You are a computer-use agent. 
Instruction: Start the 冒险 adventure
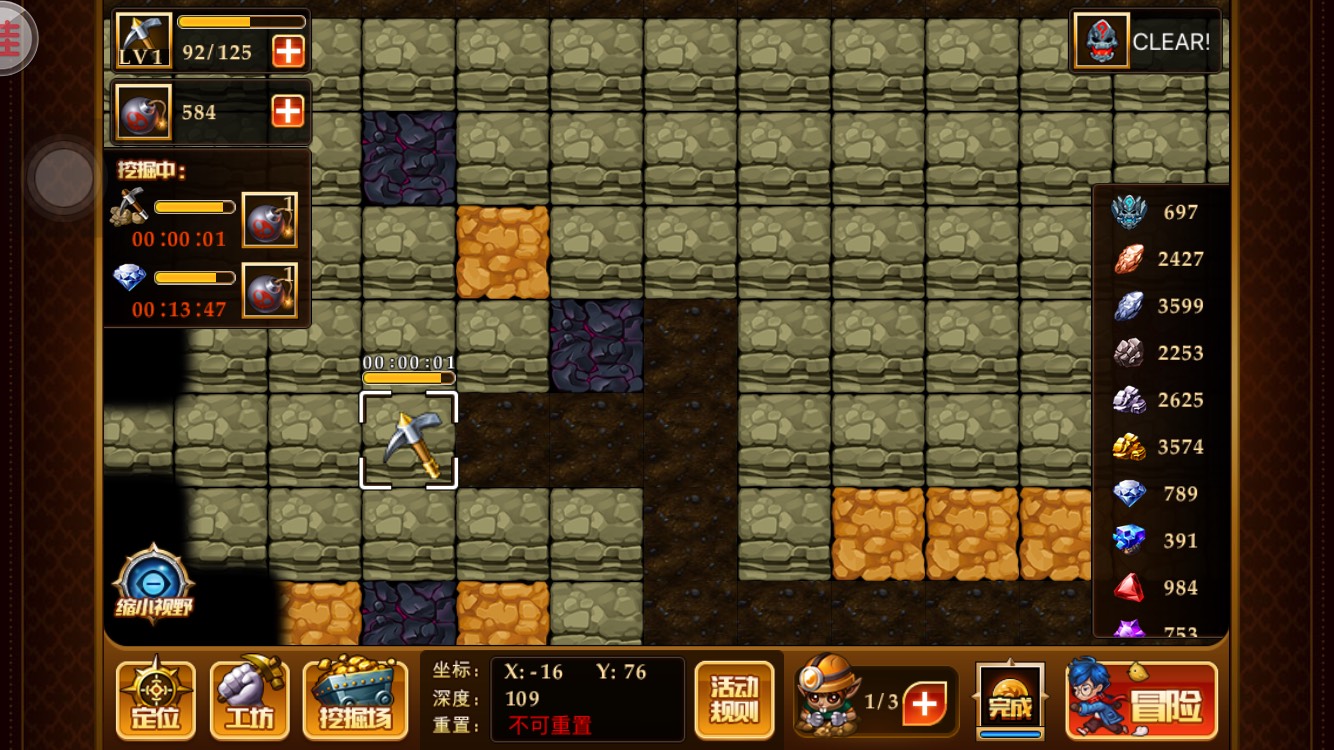click(x=1142, y=699)
